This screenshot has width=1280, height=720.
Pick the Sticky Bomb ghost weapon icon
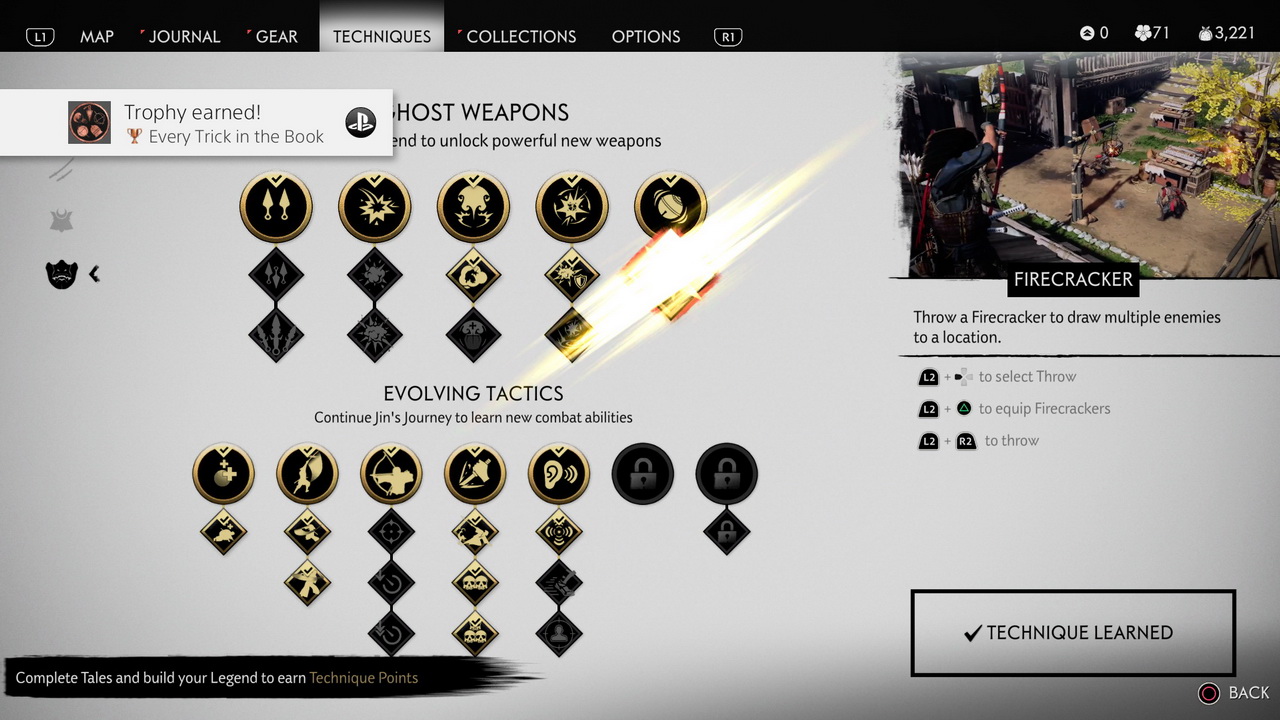572,208
